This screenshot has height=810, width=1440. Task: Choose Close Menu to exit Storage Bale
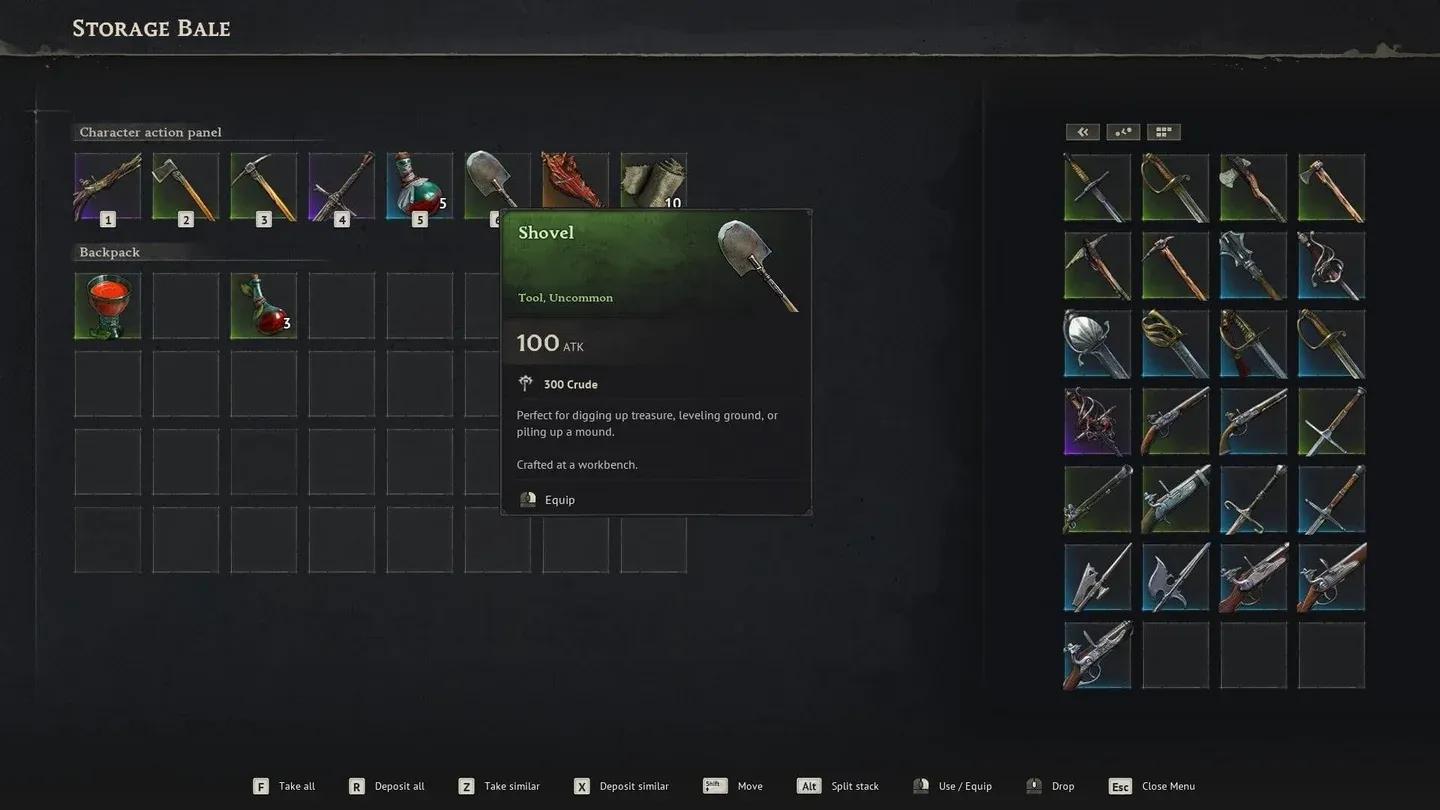[1151, 786]
